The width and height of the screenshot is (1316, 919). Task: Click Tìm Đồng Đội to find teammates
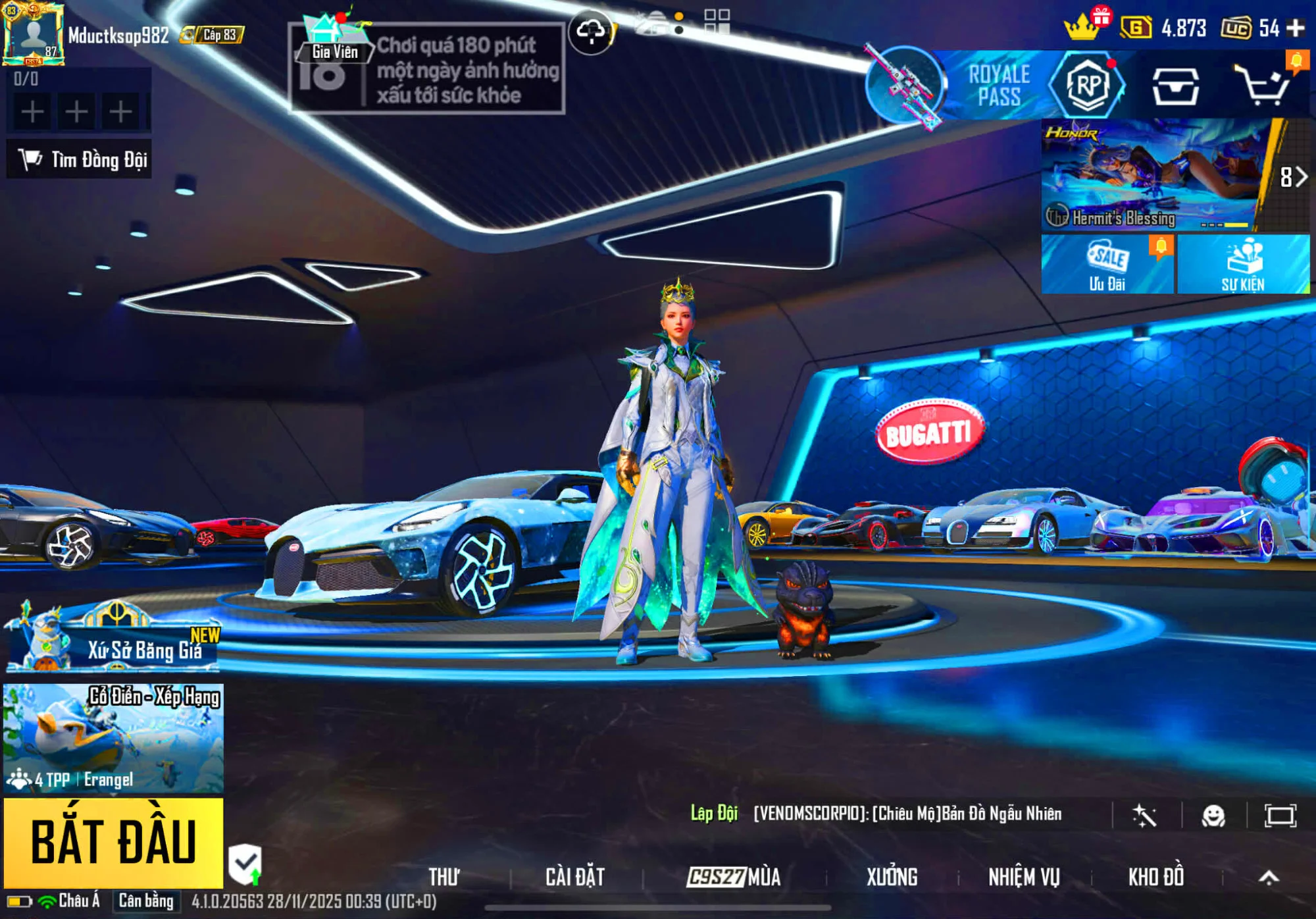[80, 159]
